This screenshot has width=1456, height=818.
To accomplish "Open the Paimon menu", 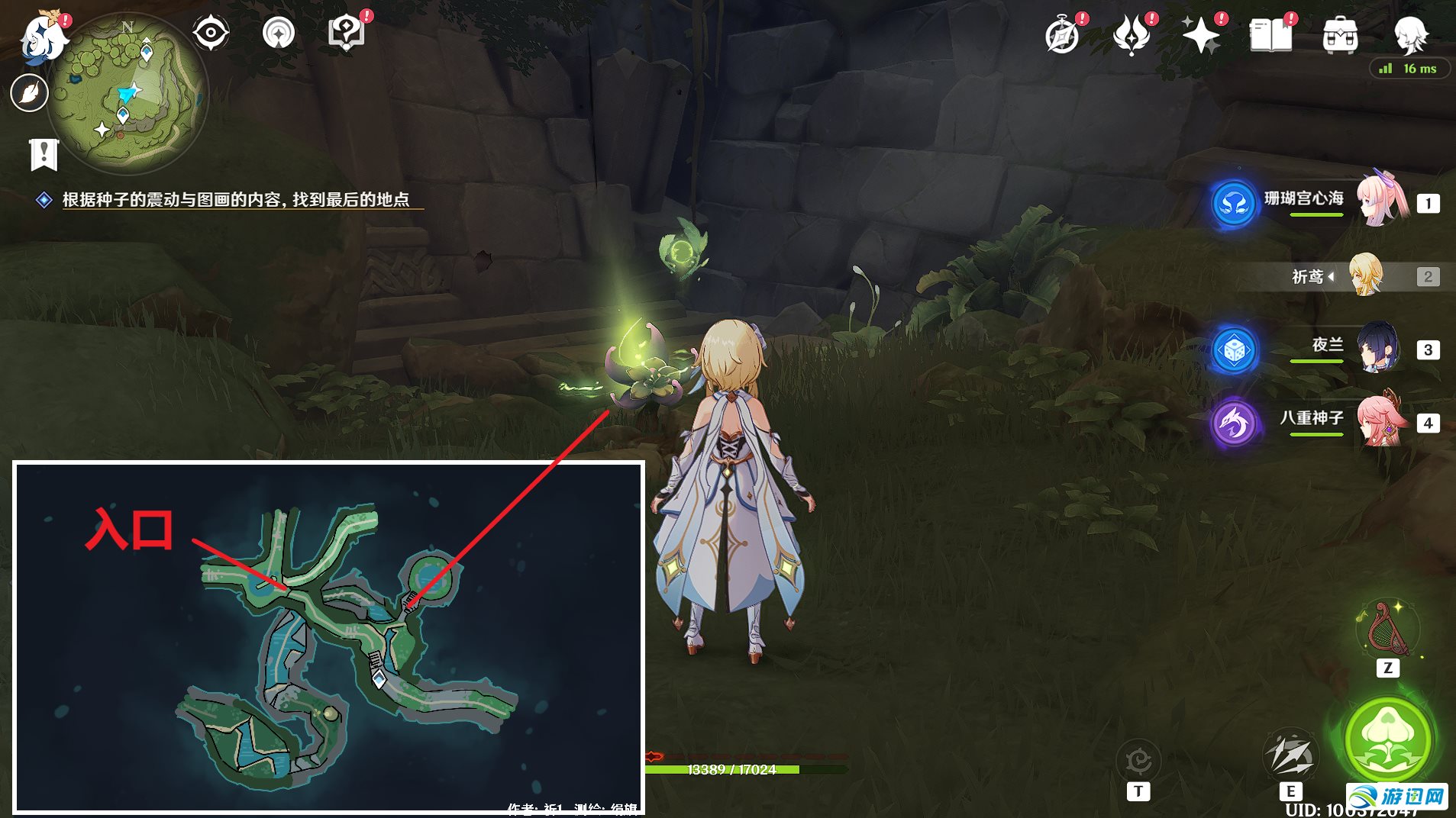I will tap(44, 37).
